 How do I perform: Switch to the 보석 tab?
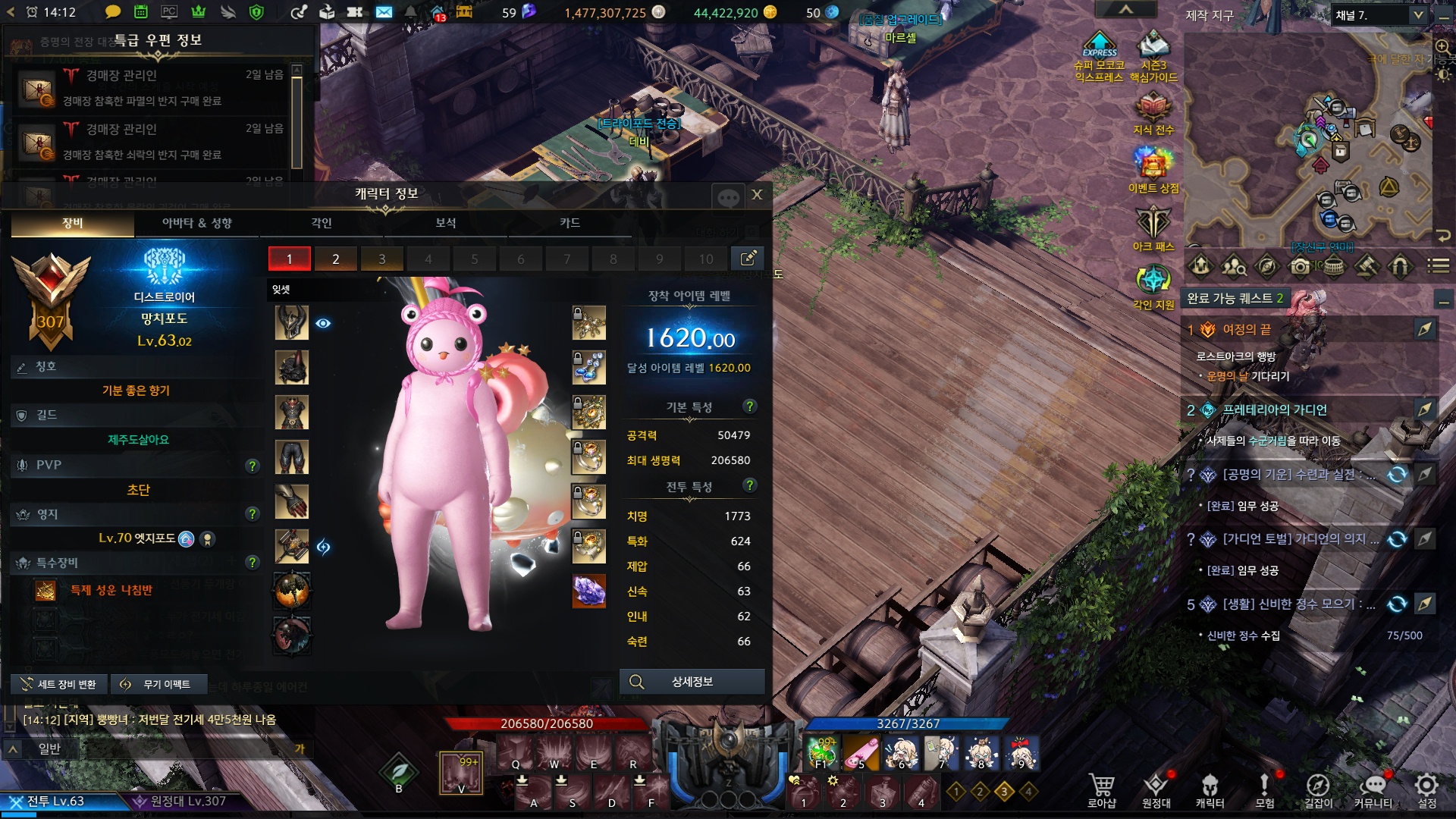[446, 223]
